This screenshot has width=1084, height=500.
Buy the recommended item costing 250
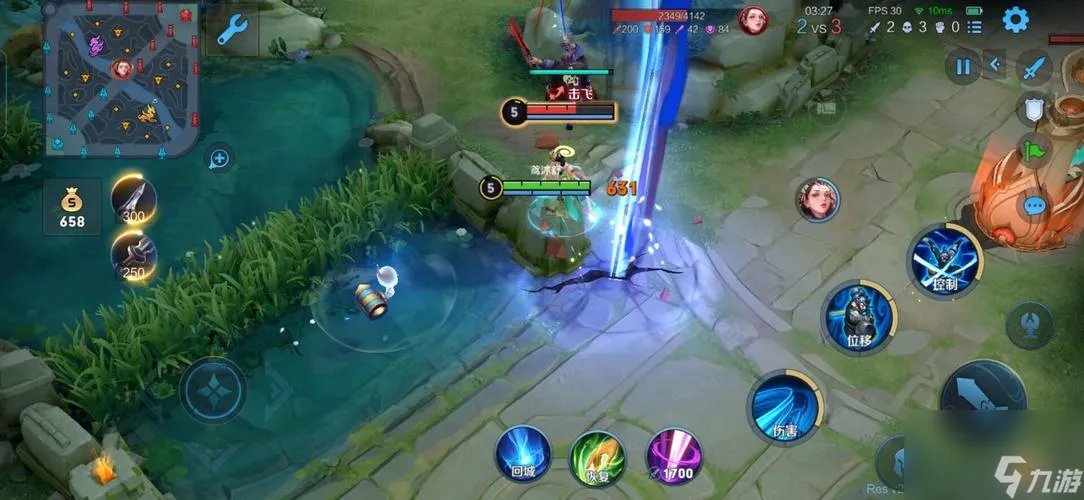[133, 256]
